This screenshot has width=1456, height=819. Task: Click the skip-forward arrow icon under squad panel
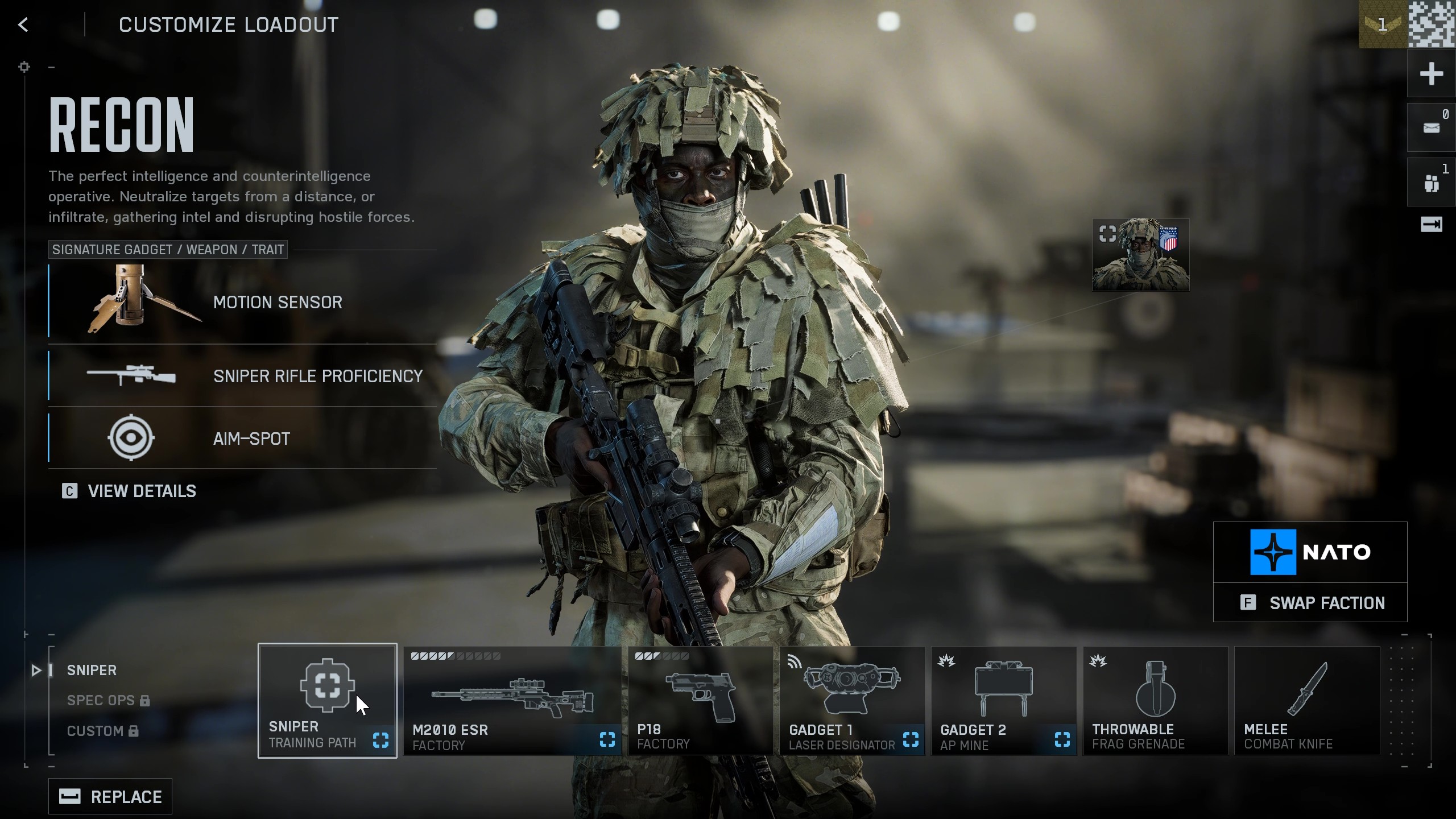(1430, 224)
